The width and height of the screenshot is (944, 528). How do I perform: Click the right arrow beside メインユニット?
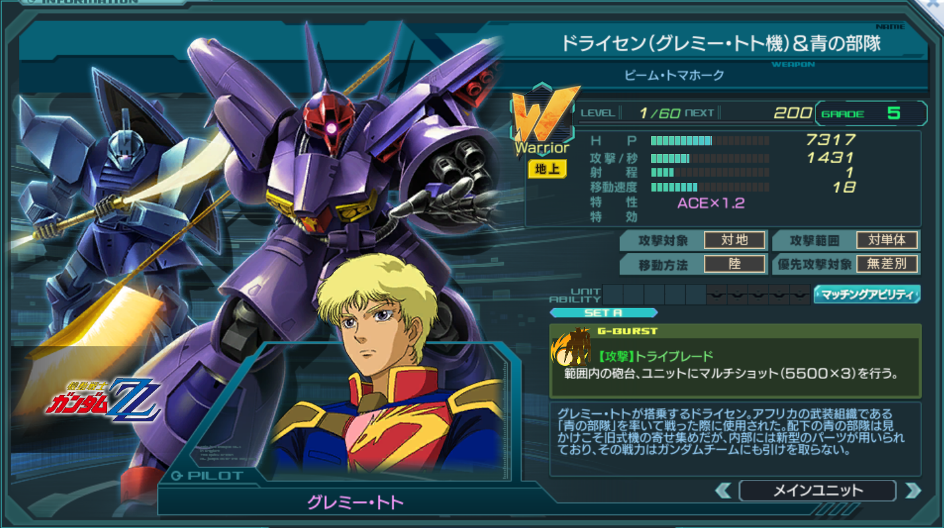[x=911, y=490]
